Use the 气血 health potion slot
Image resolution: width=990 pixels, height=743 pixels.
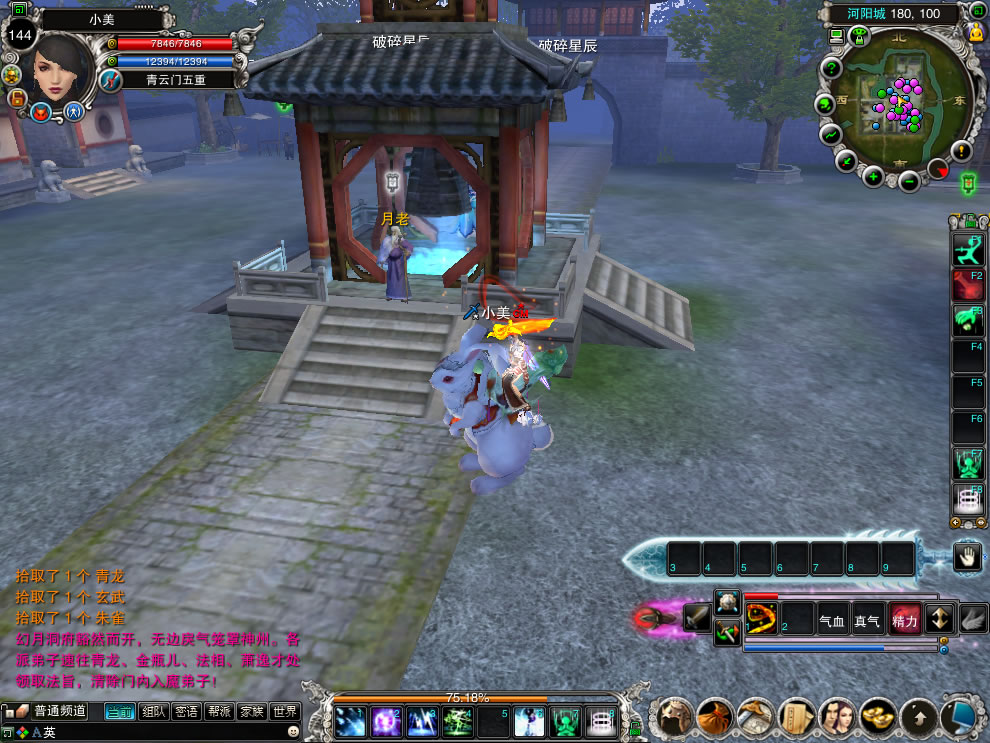[x=831, y=621]
